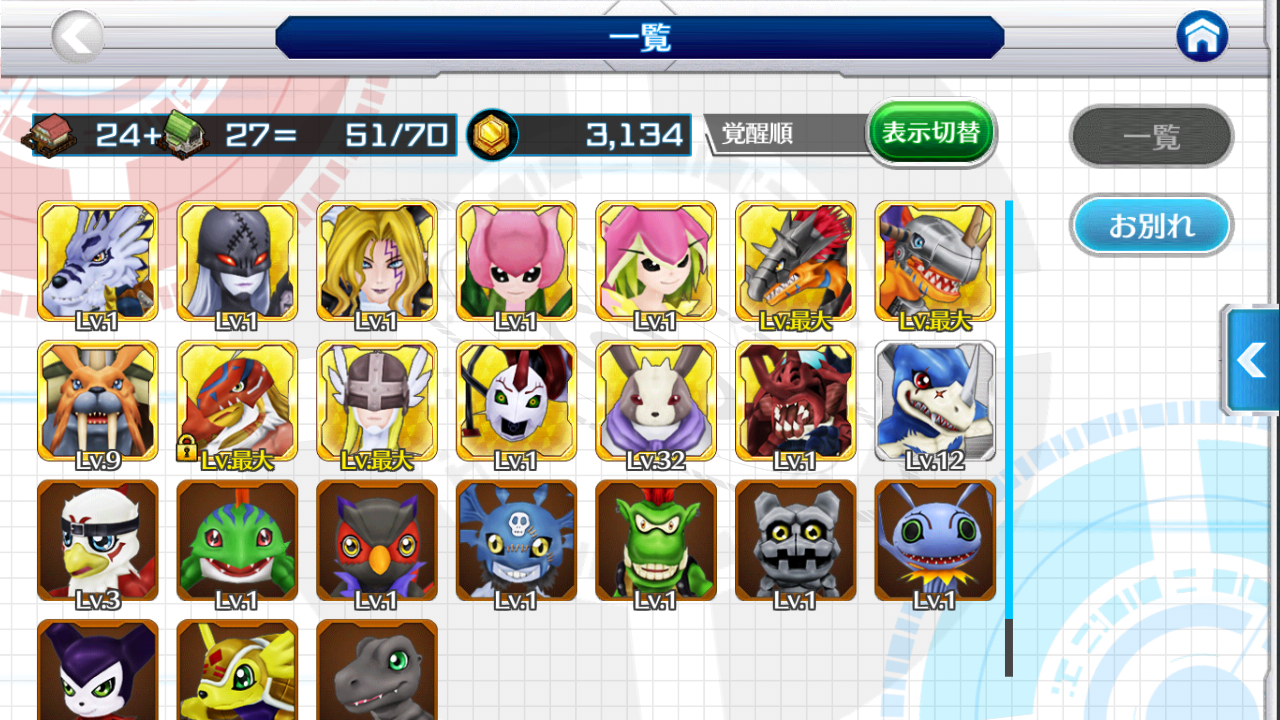Viewport: 1280px width, 720px height.
Task: Pick the orange walrus Digimon at Lv.9
Action: [x=97, y=401]
